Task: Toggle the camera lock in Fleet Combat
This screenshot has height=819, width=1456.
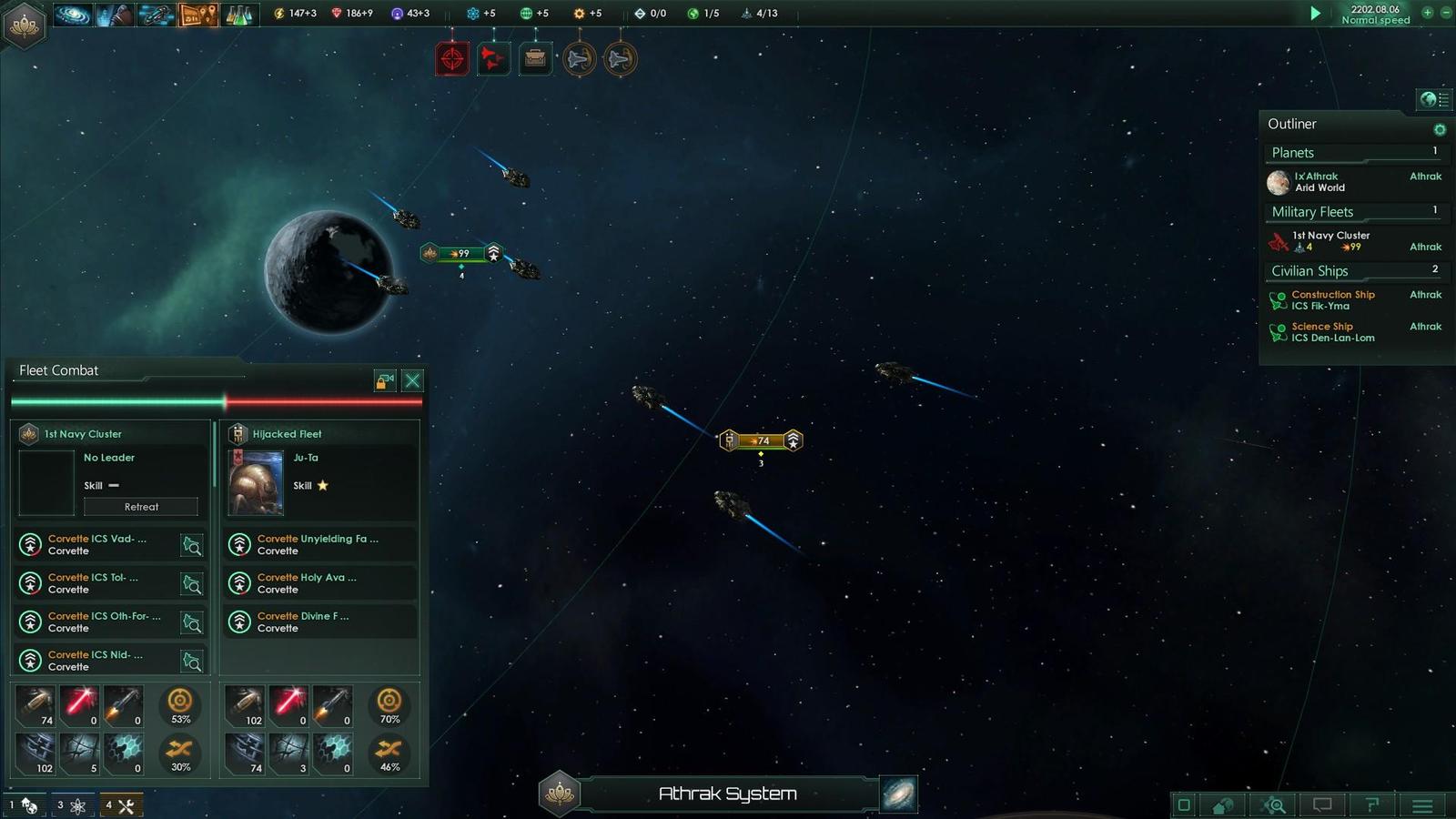Action: [385, 380]
